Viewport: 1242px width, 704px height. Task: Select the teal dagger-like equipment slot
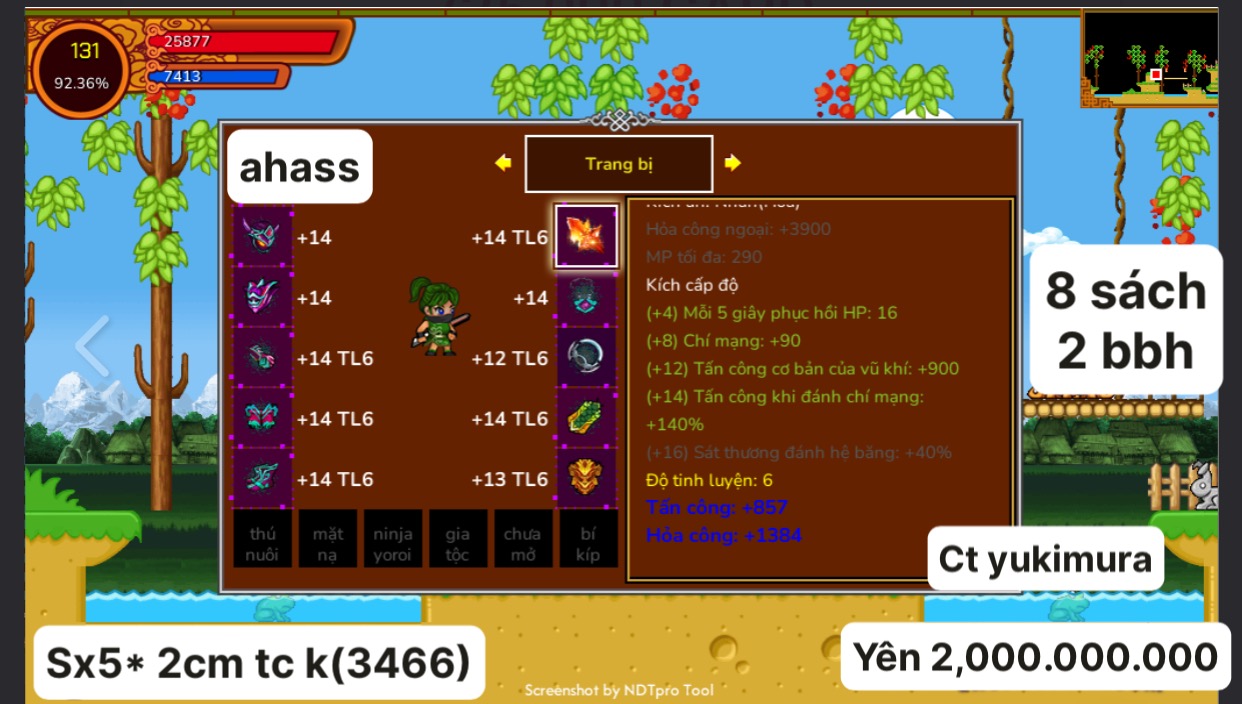click(262, 478)
